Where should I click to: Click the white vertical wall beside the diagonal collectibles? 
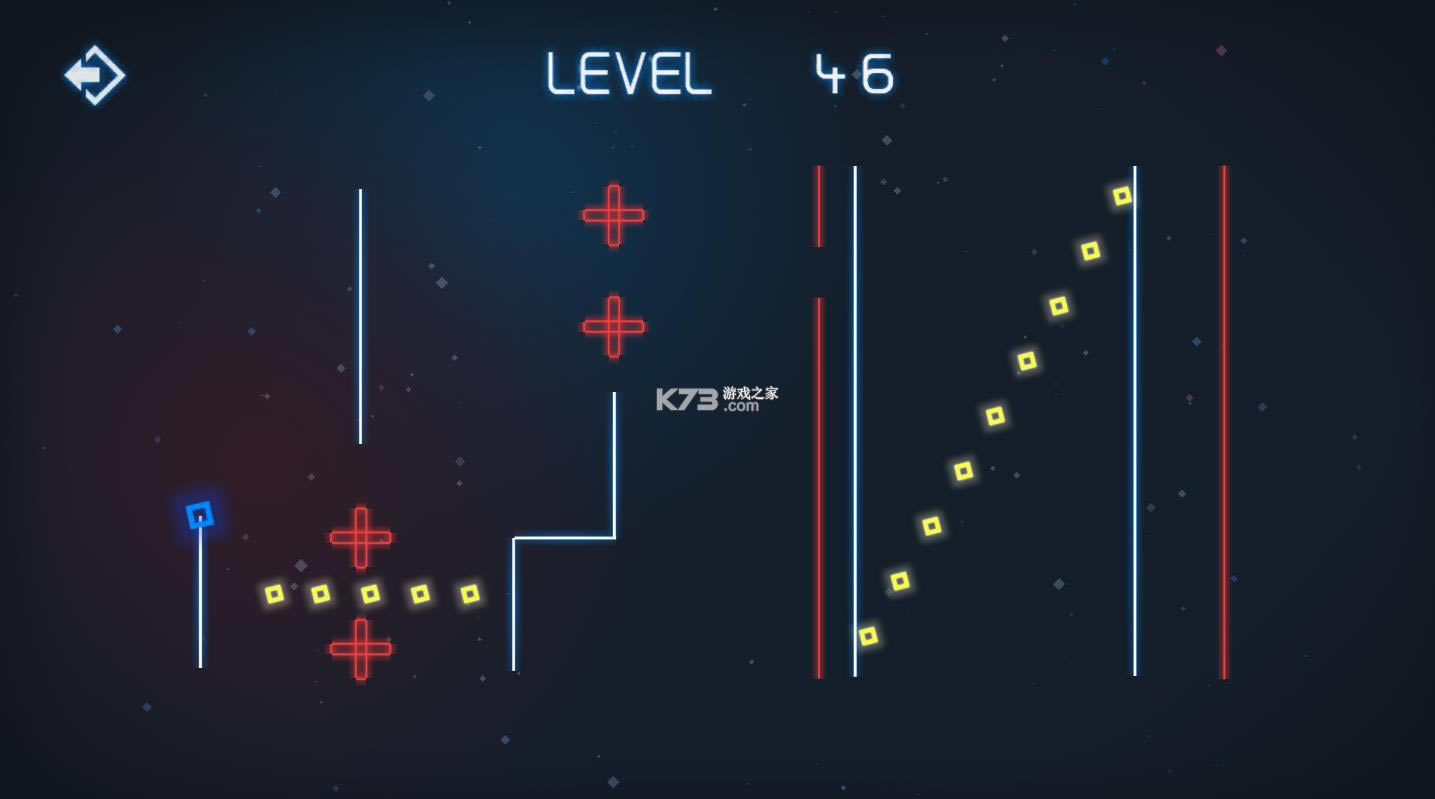click(x=1133, y=420)
